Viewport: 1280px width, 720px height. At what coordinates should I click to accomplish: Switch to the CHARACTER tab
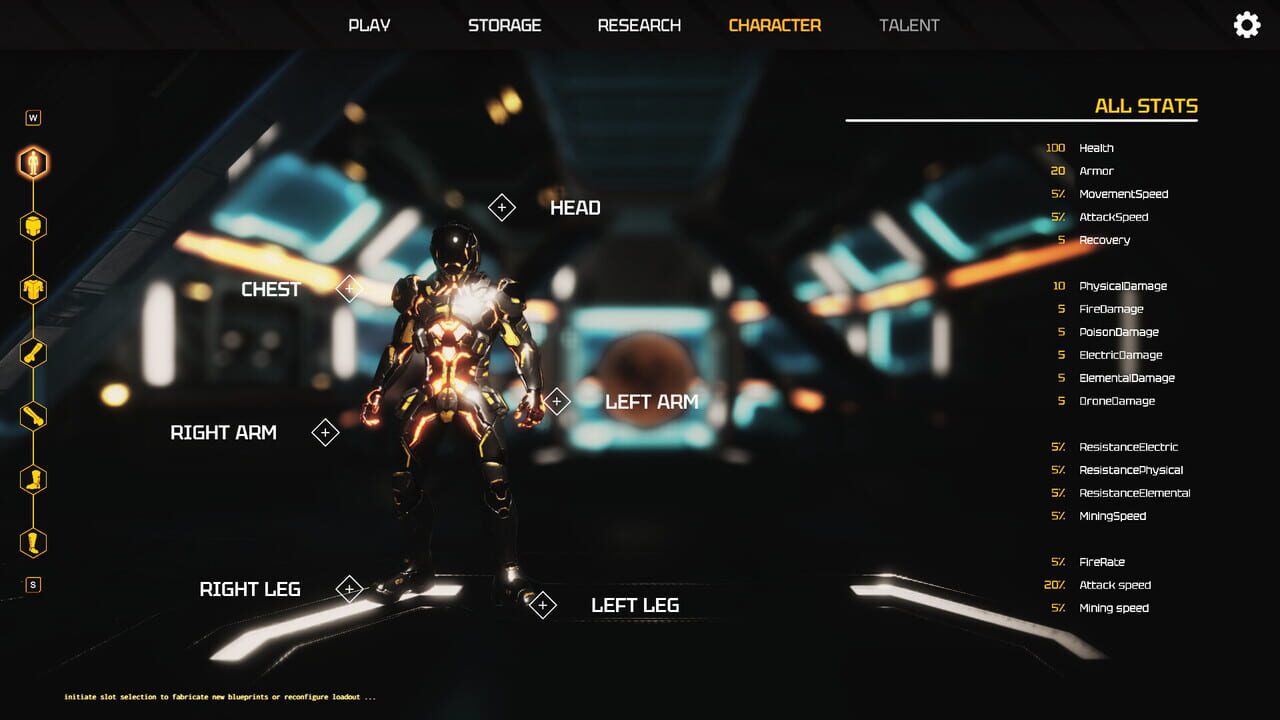775,25
